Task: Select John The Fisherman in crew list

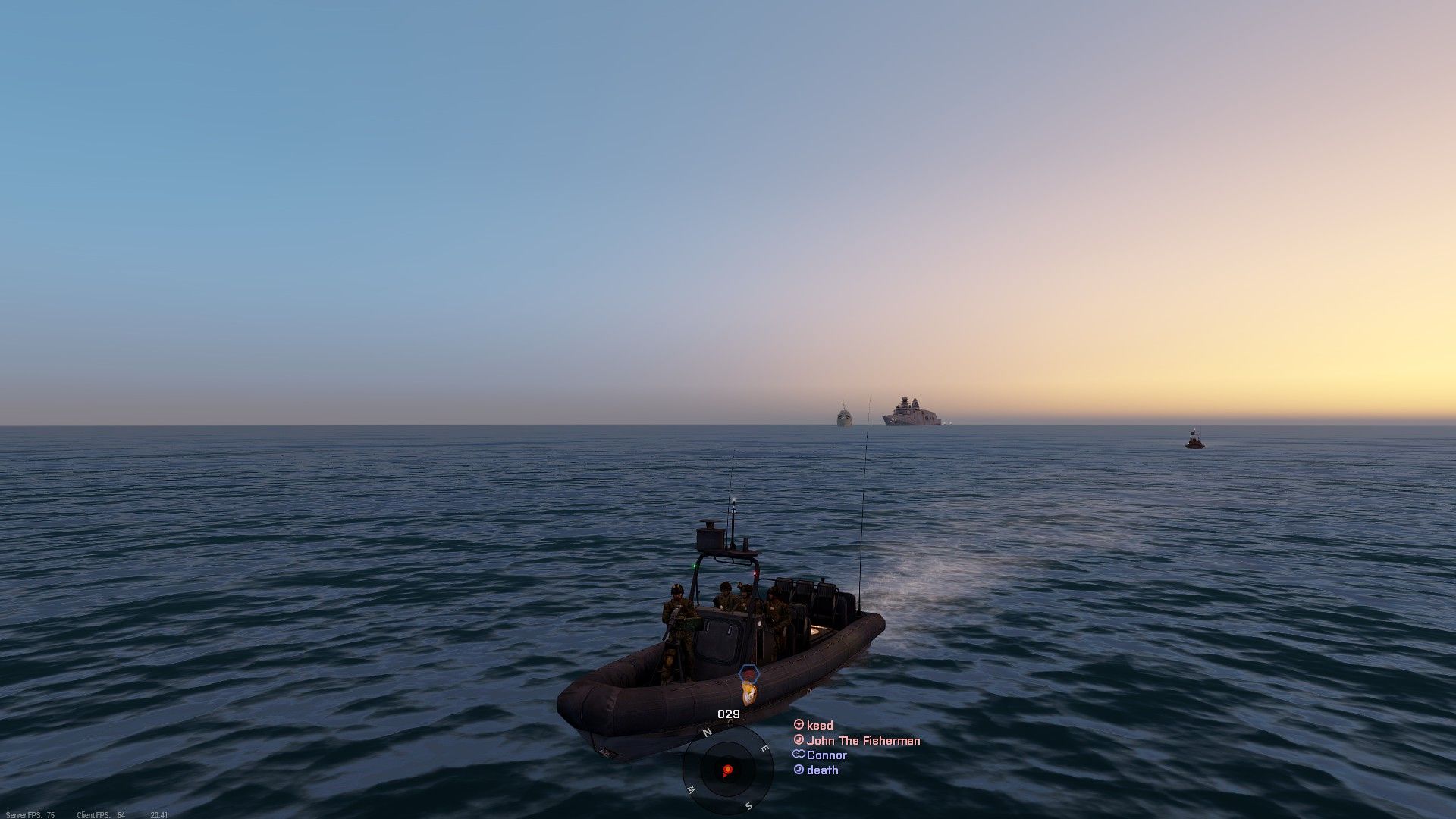Action: (862, 741)
